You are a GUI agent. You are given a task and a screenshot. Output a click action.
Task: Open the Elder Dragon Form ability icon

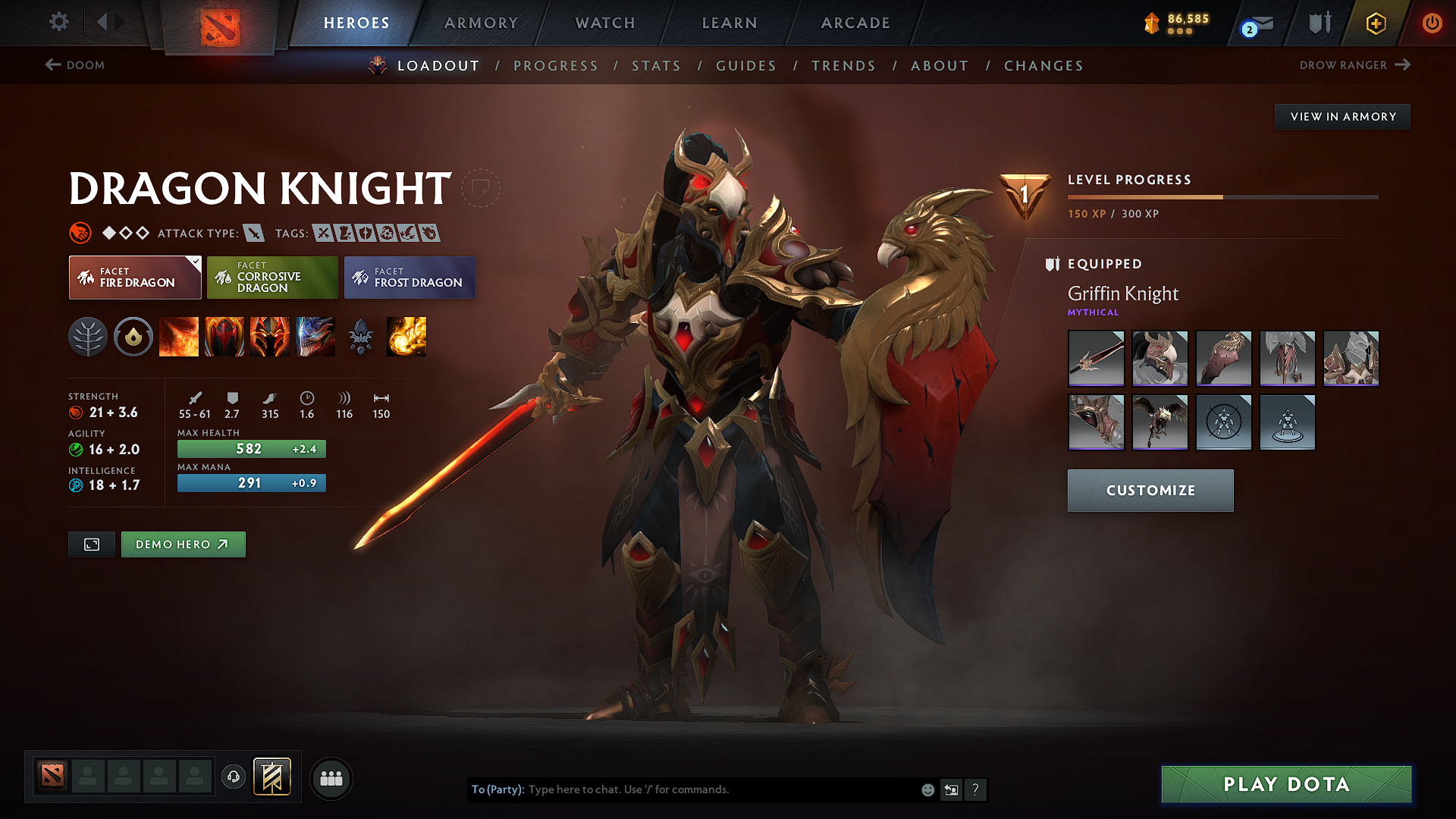click(x=315, y=337)
